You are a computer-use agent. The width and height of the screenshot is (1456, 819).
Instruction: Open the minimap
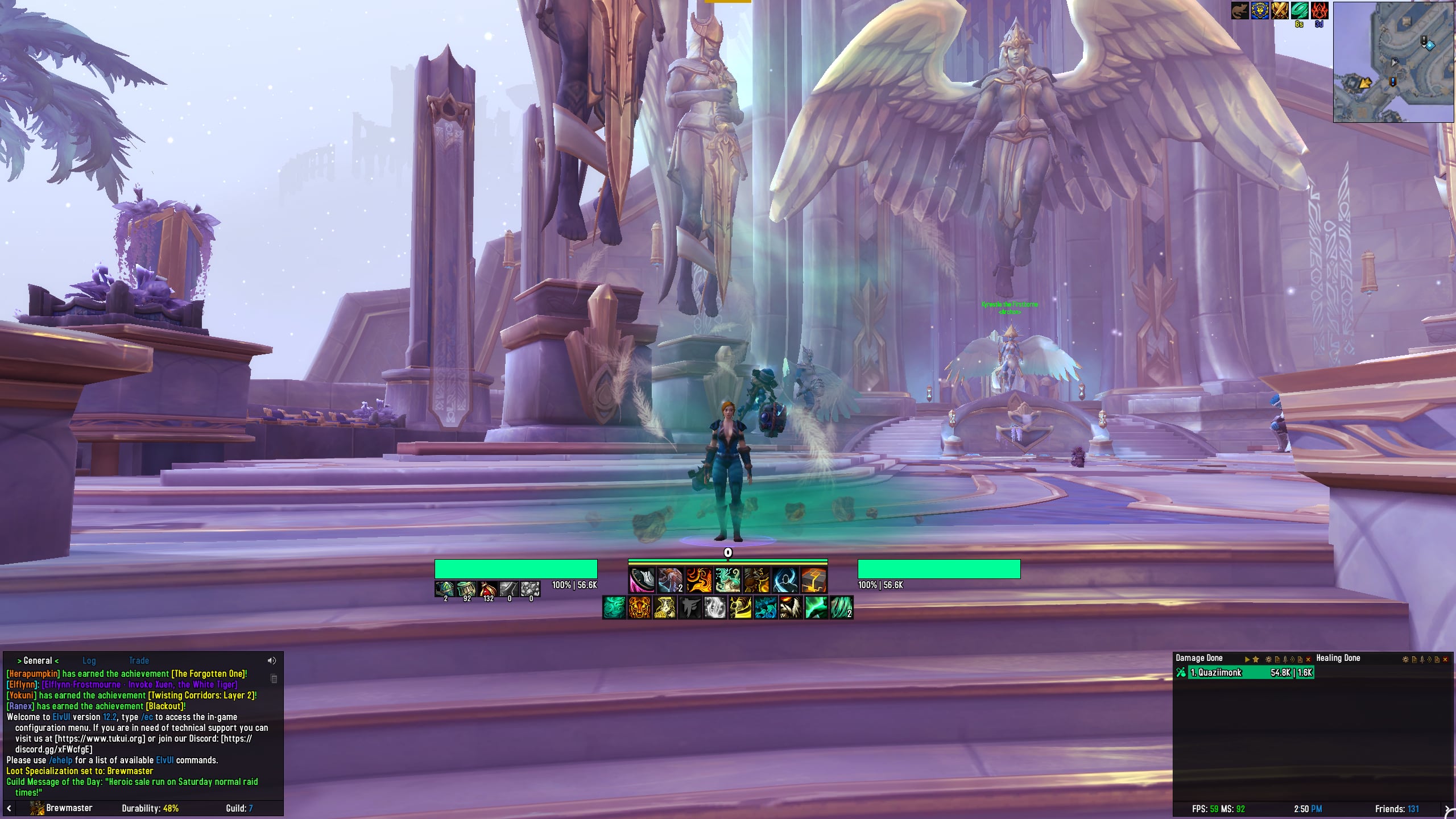click(x=1393, y=61)
